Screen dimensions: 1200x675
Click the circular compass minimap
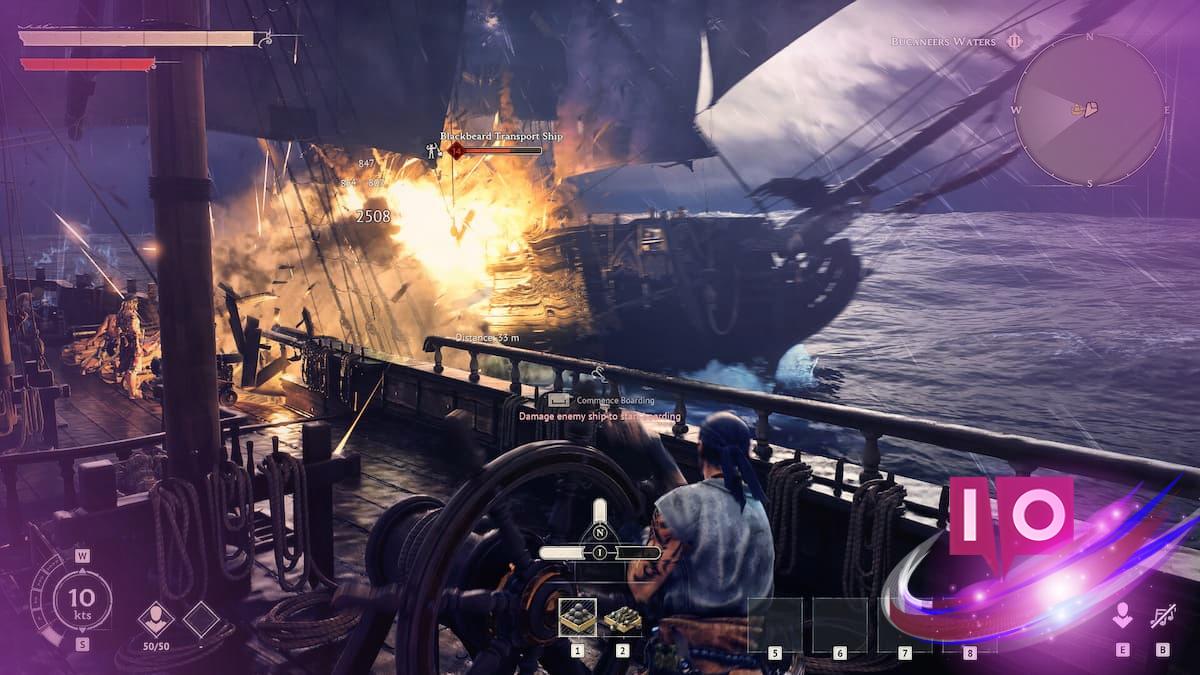click(1089, 109)
